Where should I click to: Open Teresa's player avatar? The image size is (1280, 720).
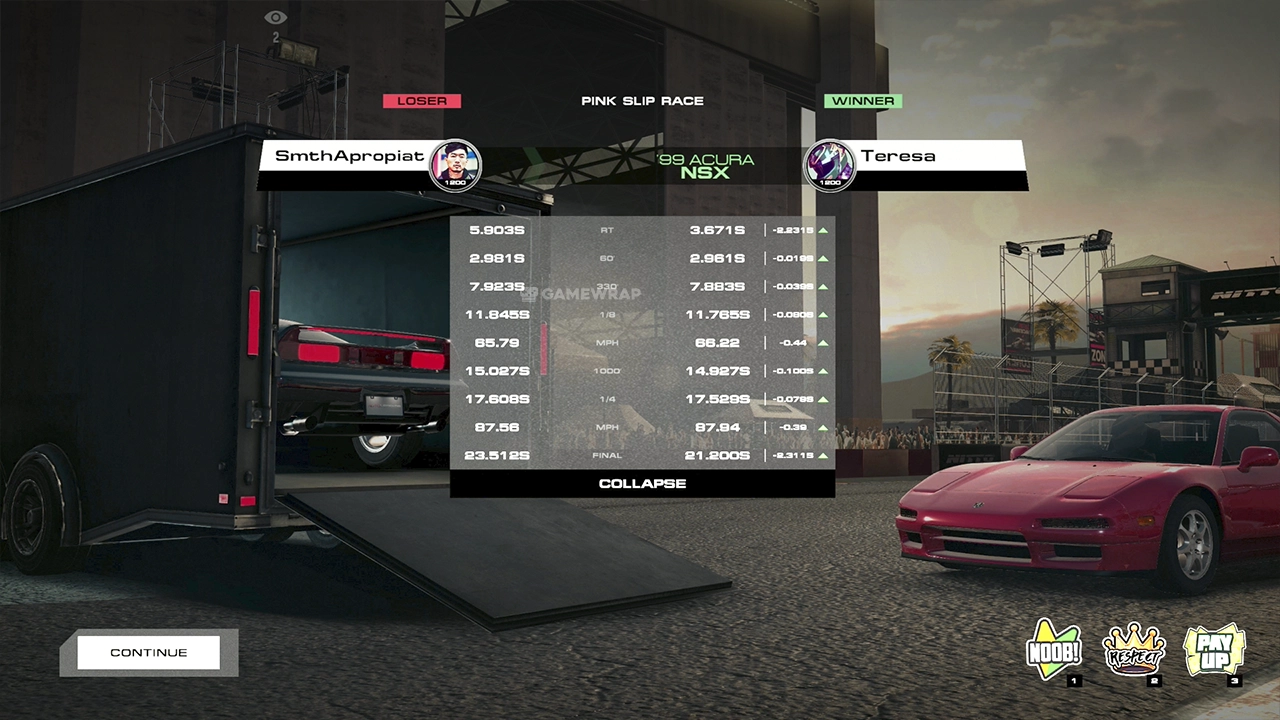pyautogui.click(x=830, y=165)
